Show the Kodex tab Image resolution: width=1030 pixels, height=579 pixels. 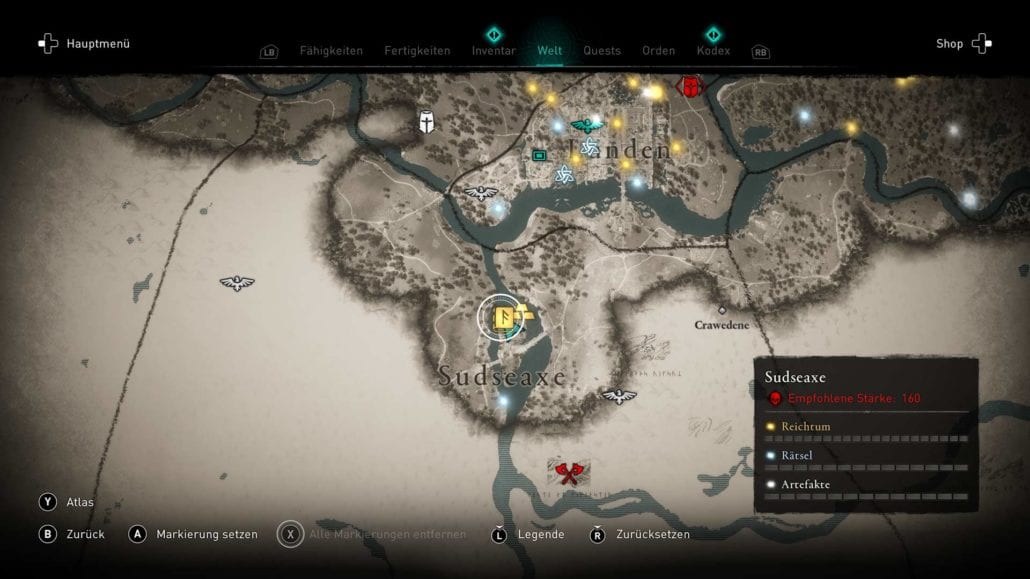click(x=713, y=51)
